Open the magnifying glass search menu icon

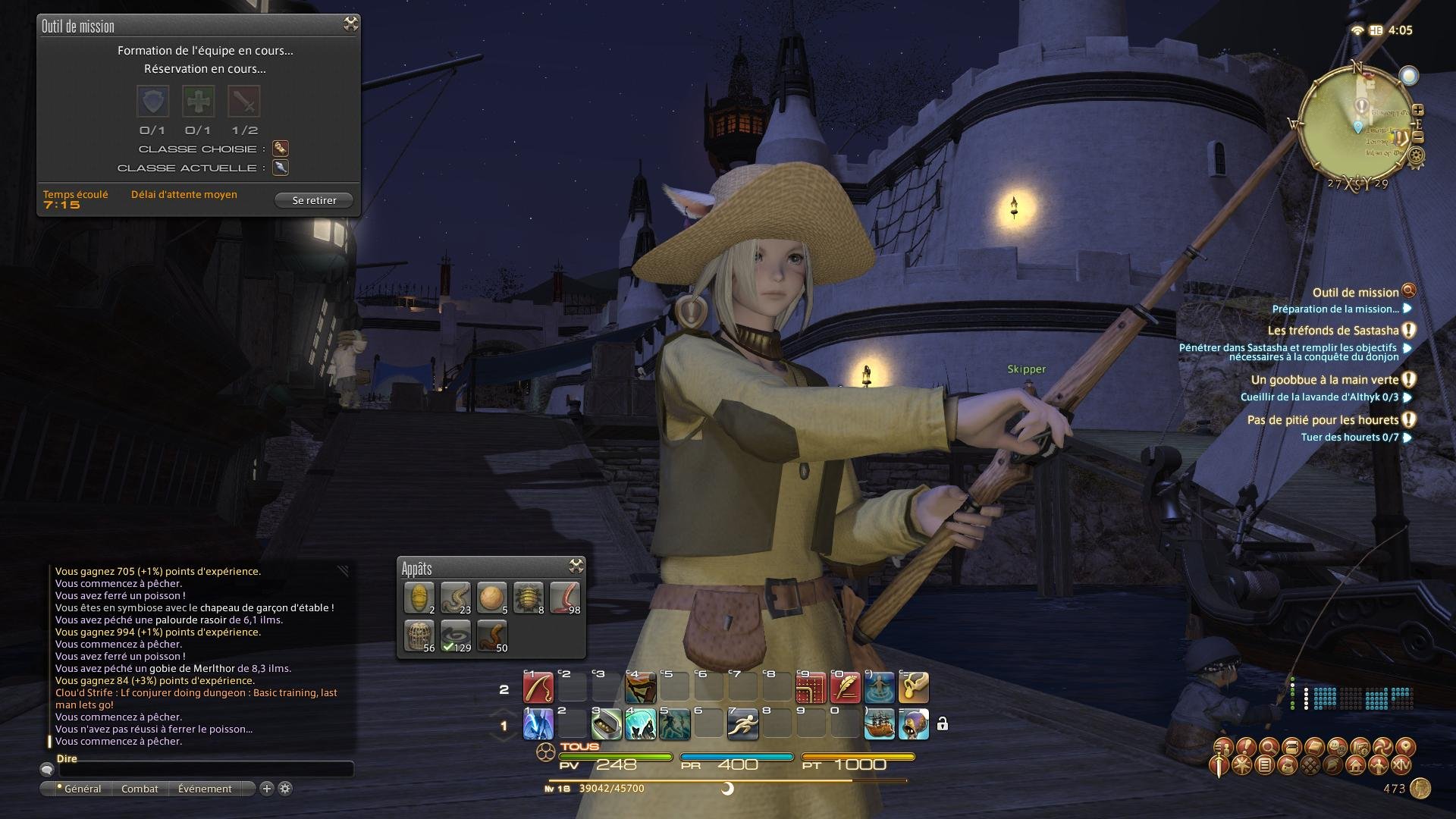point(1268,747)
